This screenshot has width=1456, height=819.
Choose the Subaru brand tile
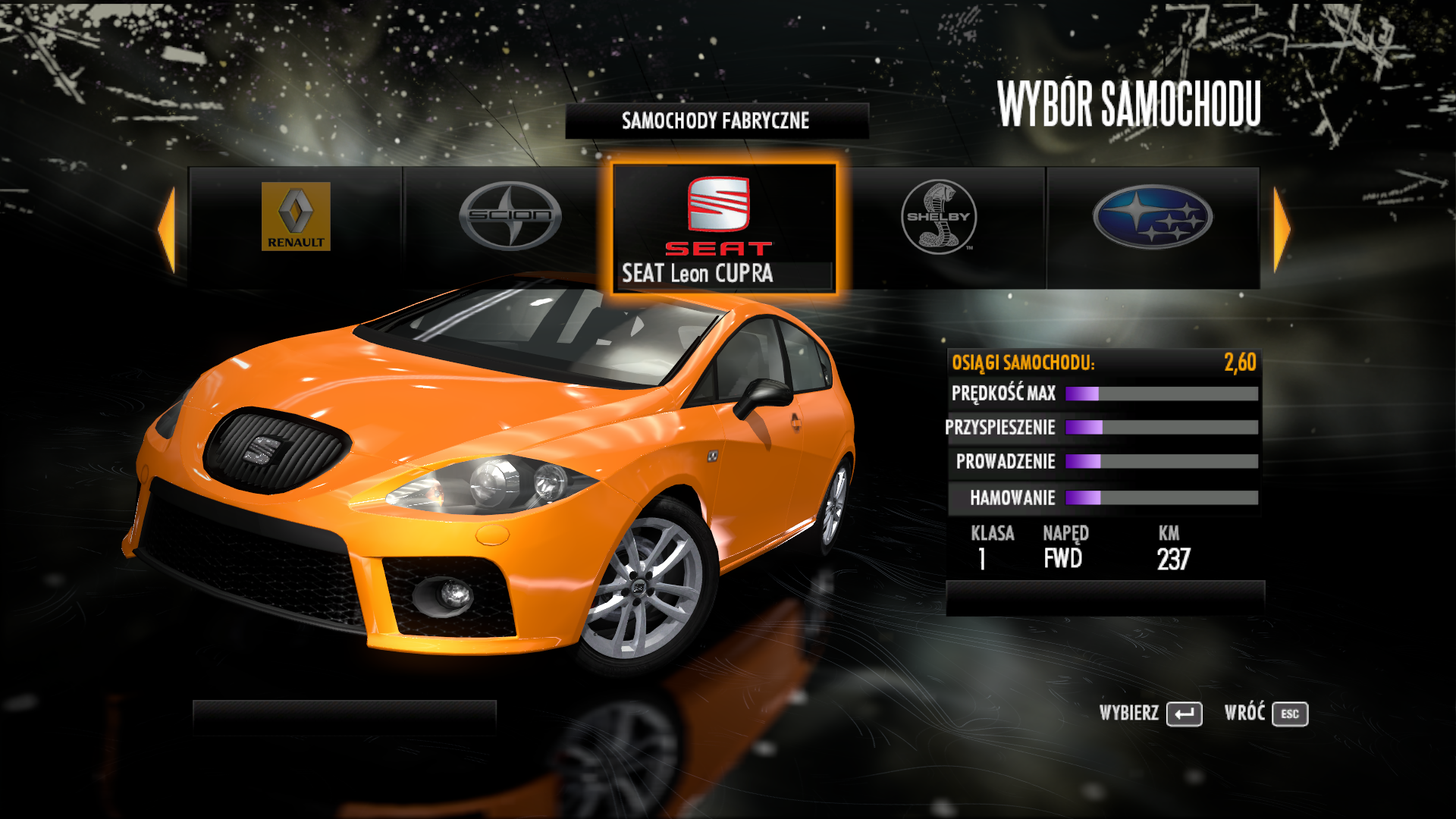click(1153, 217)
